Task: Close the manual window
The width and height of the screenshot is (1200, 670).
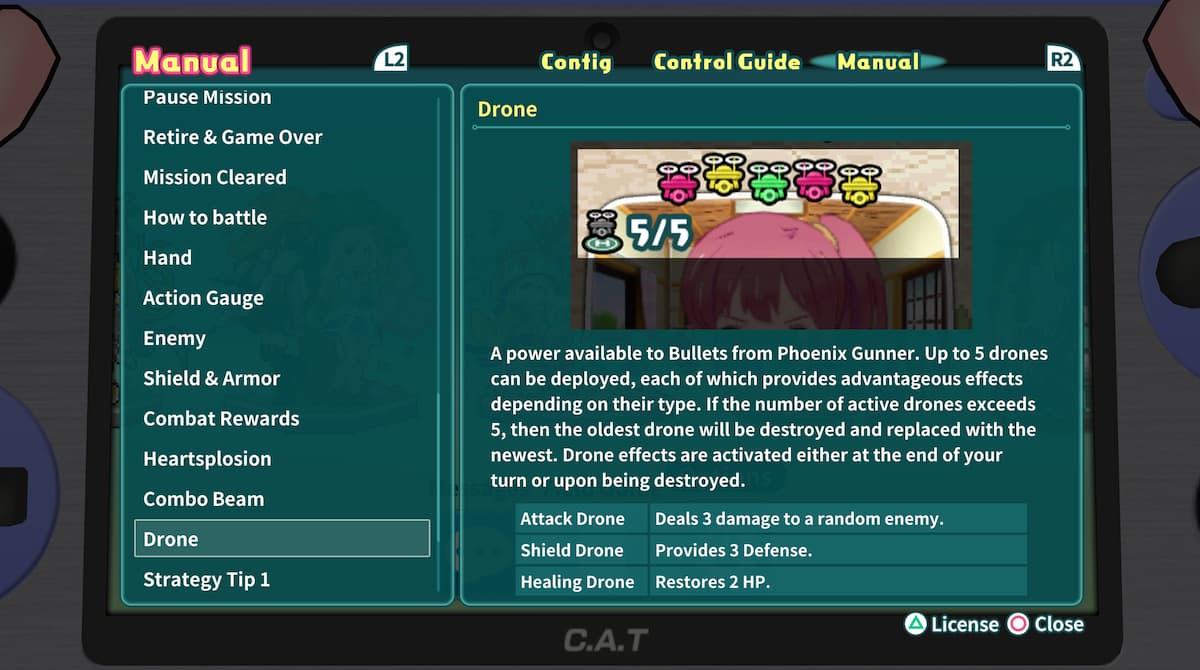Action: click(1046, 624)
